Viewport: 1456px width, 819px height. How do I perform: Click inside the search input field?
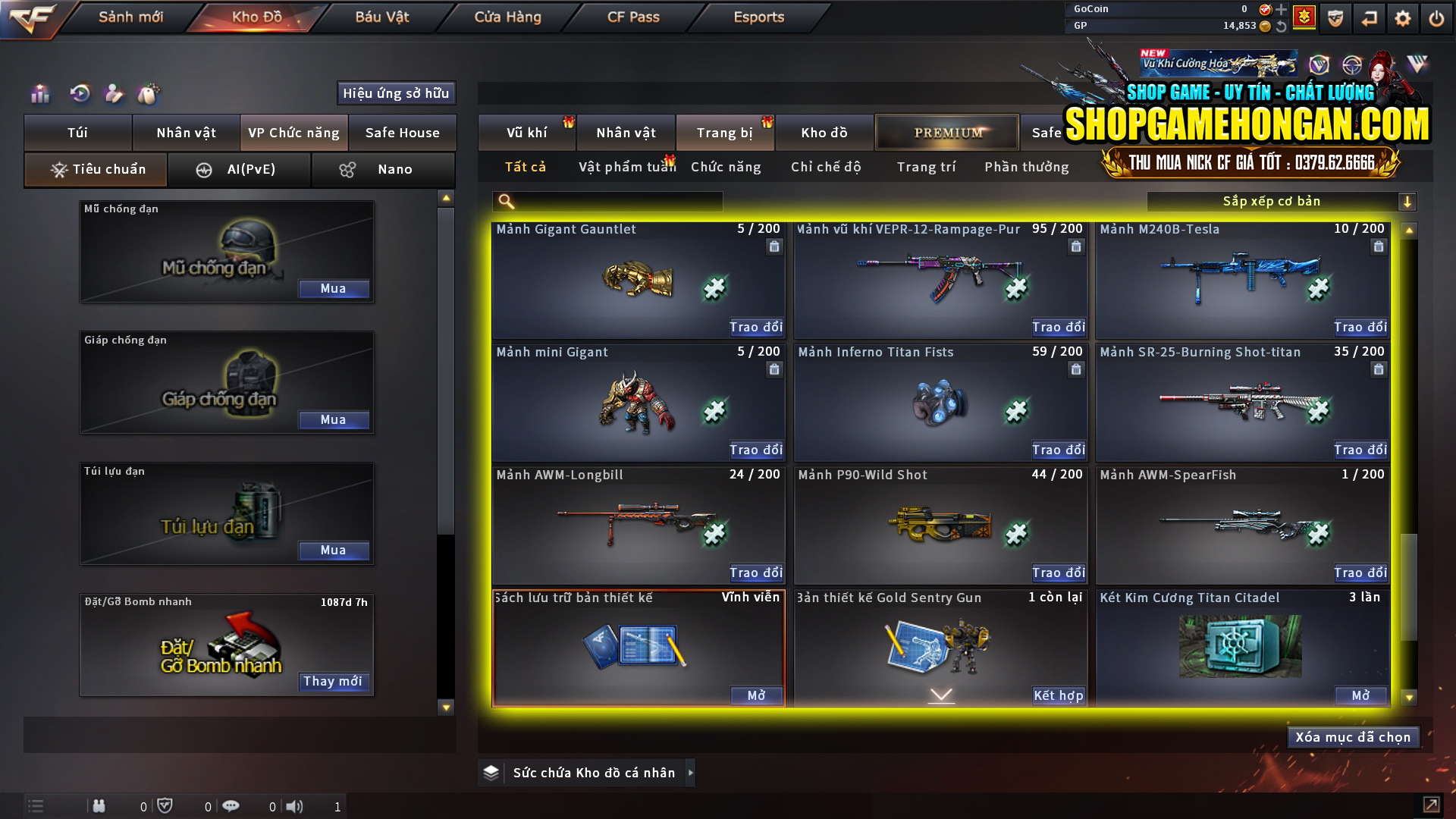[x=614, y=201]
